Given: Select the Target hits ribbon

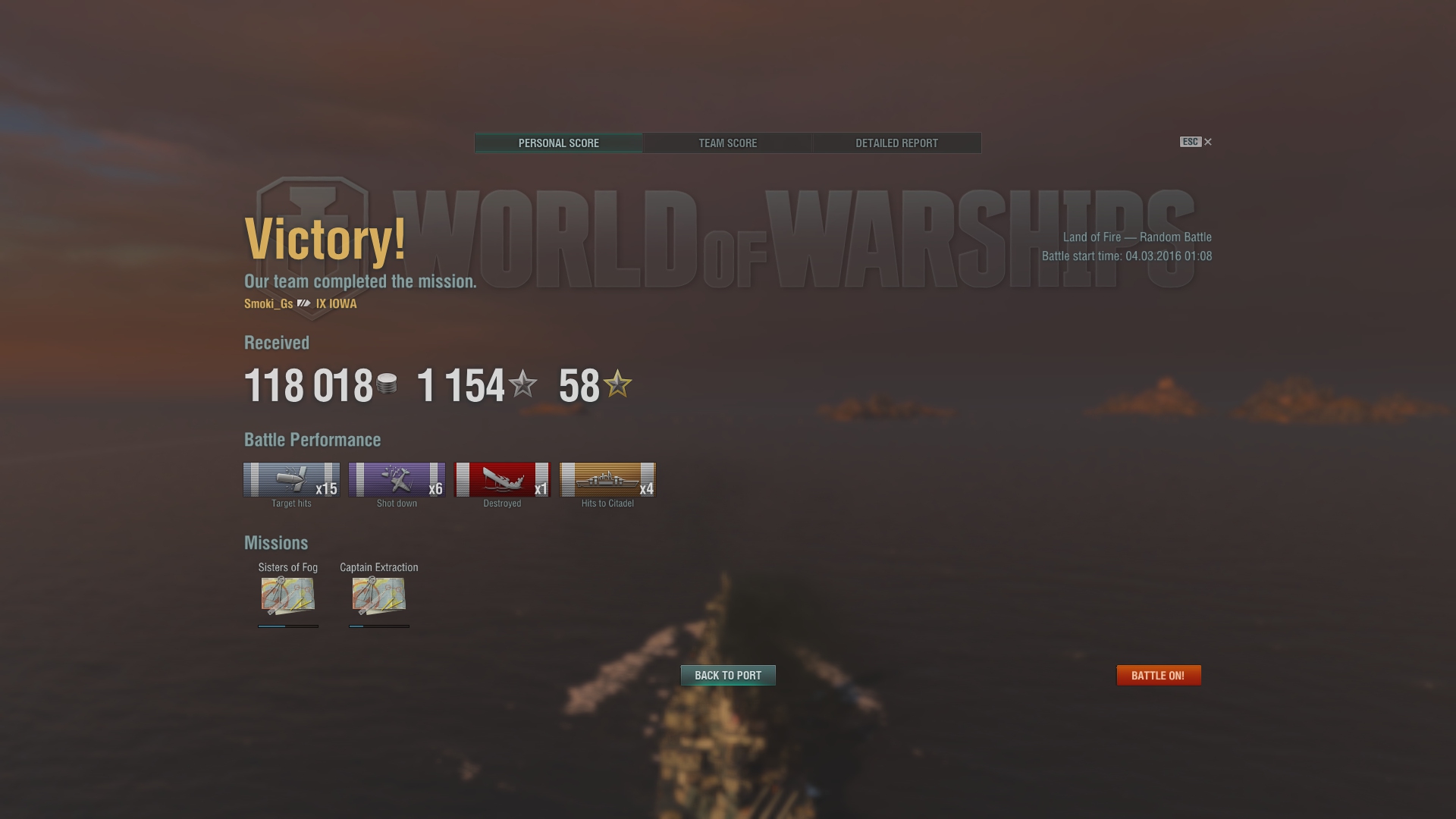Looking at the screenshot, I should 291,480.
